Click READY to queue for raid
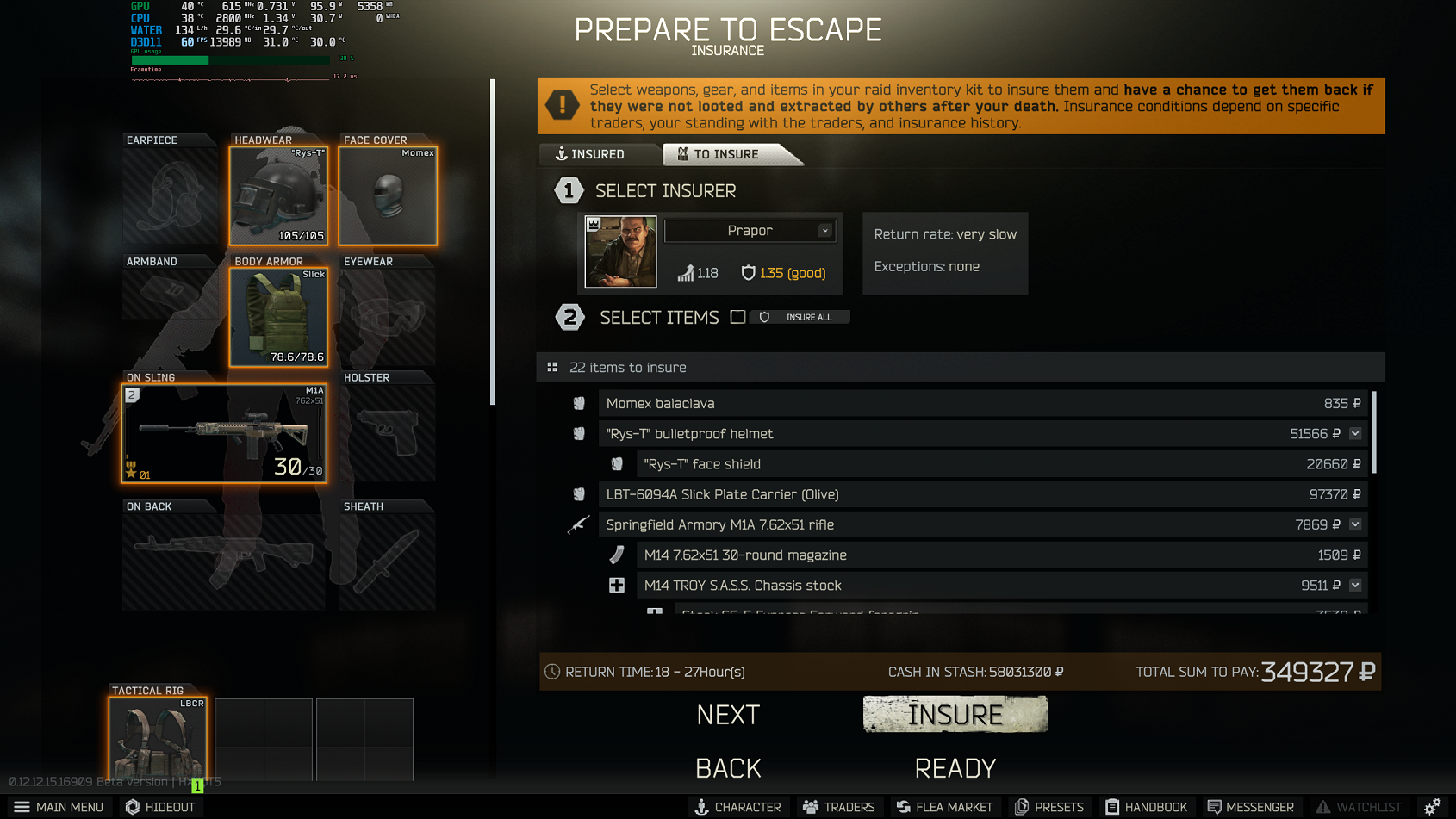The image size is (1456, 819). pos(955,767)
